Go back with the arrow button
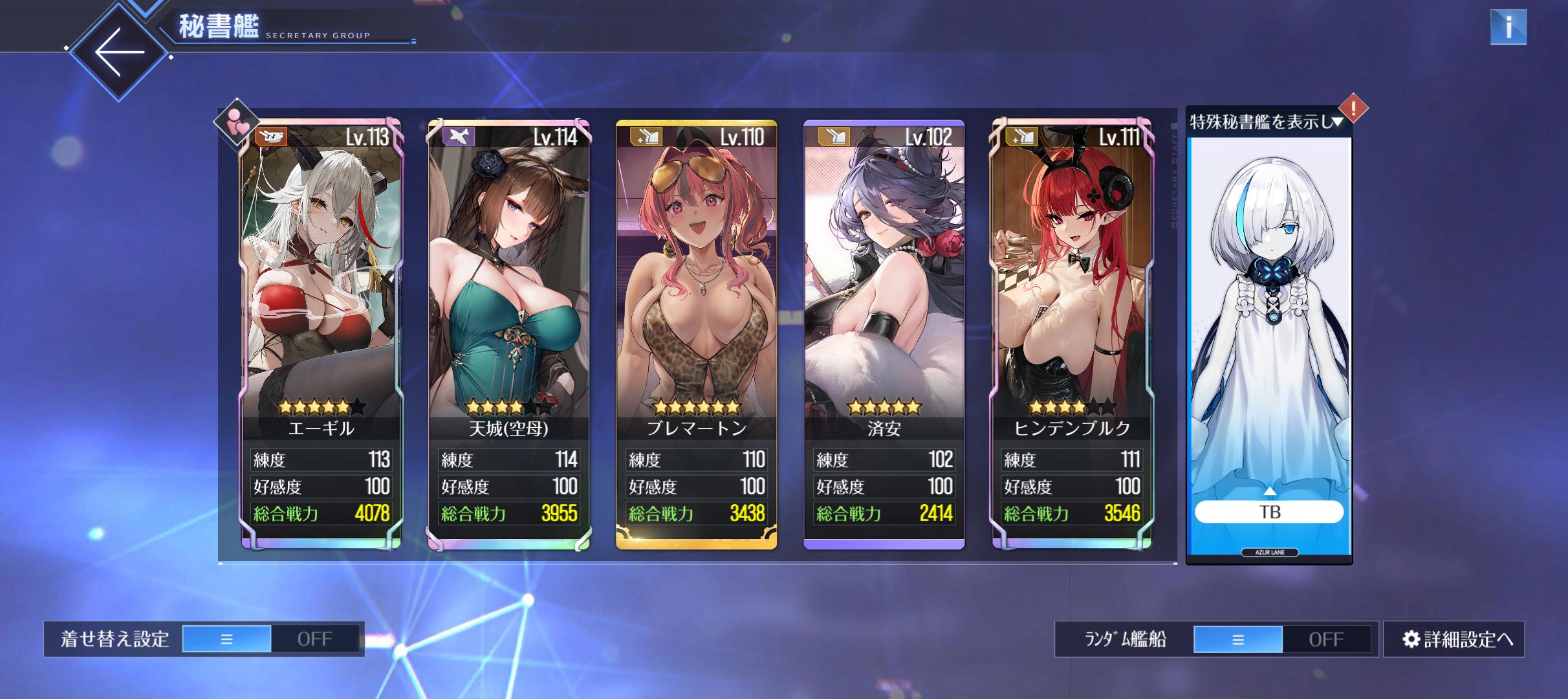The width and height of the screenshot is (1568, 699). point(119,52)
